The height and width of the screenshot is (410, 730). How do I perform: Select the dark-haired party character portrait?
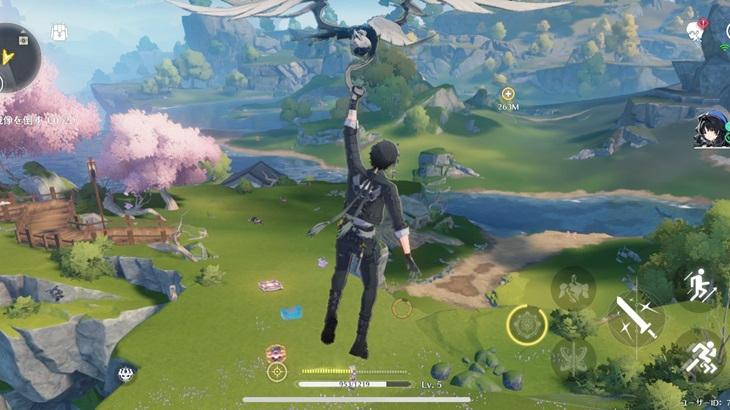point(712,130)
